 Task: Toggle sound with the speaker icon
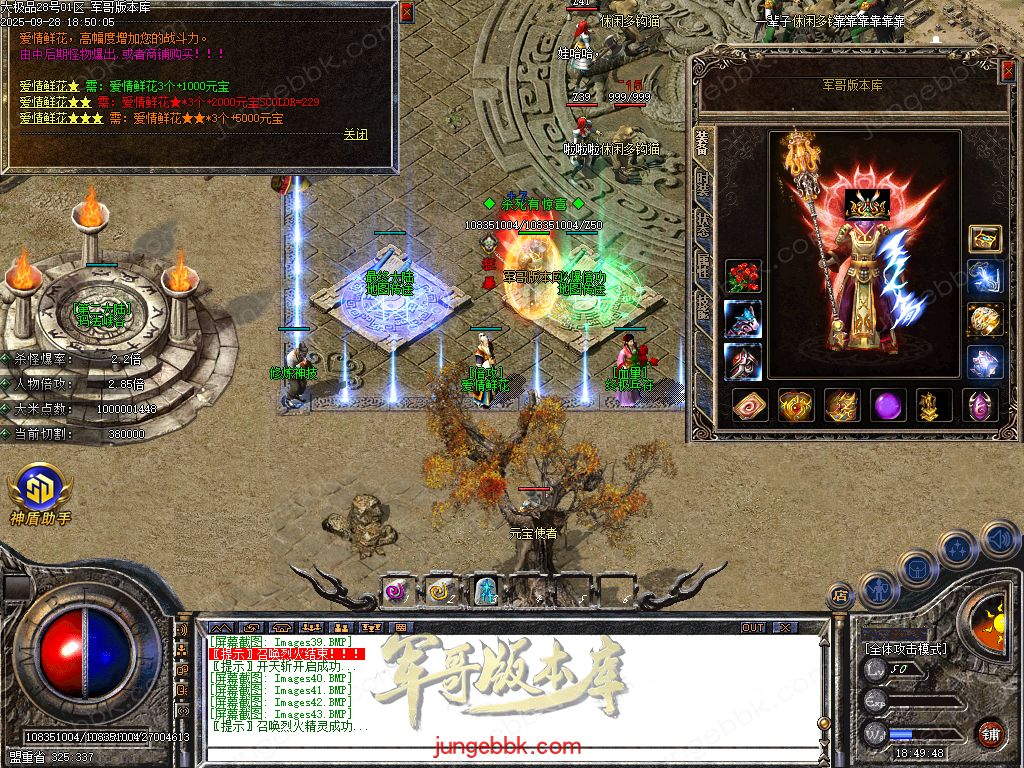[997, 541]
